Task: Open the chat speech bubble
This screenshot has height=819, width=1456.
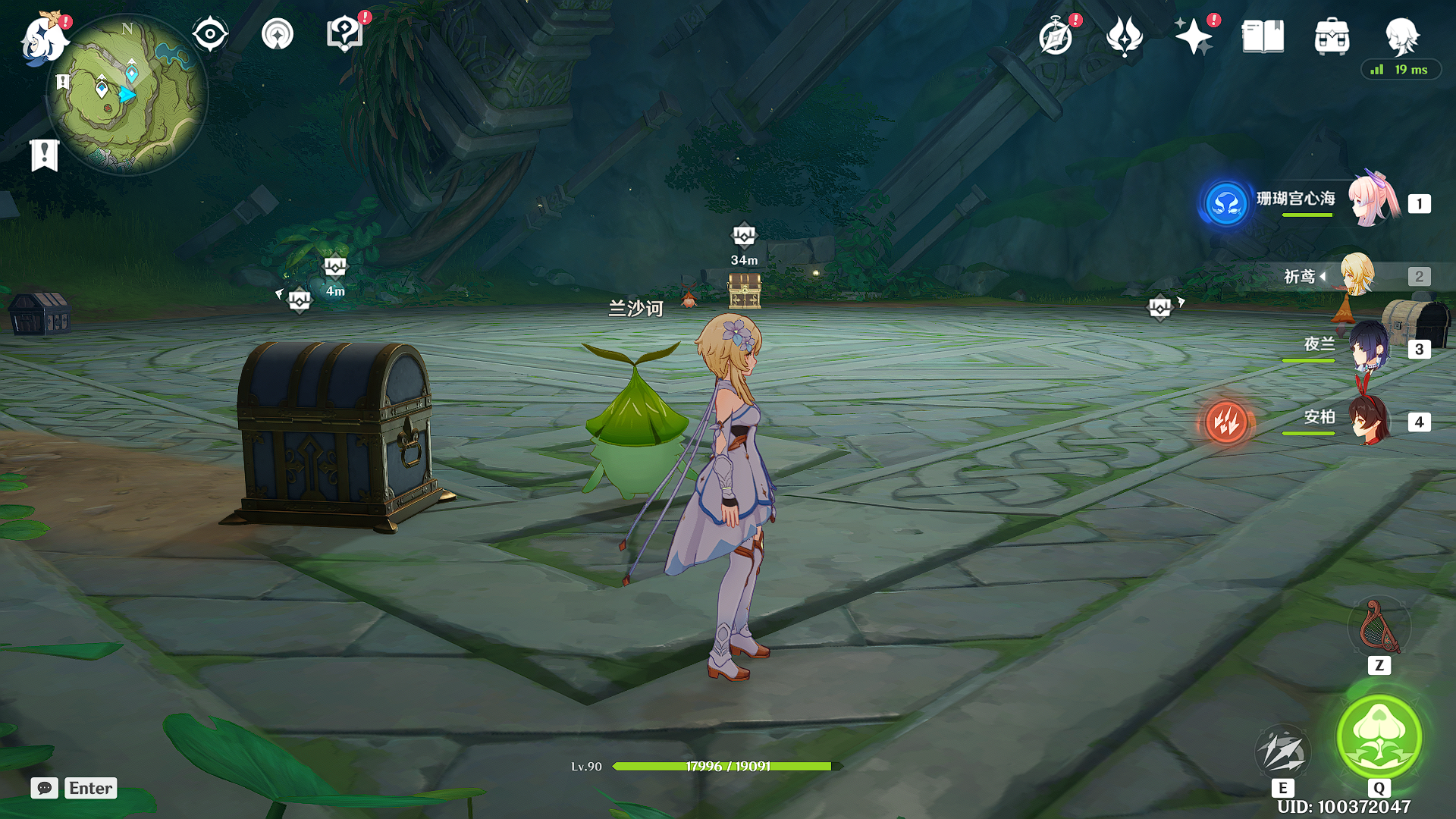Action: pos(45,788)
